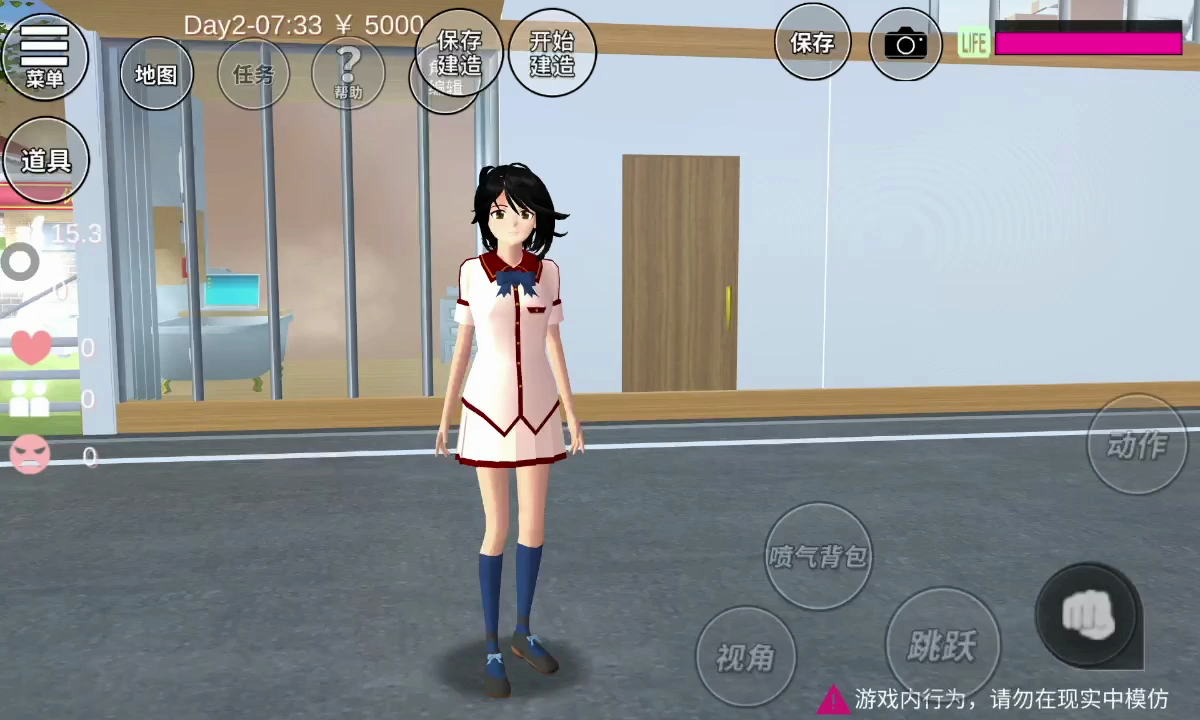Punch using the fist attack button
This screenshot has height=720, width=1200.
click(x=1087, y=614)
